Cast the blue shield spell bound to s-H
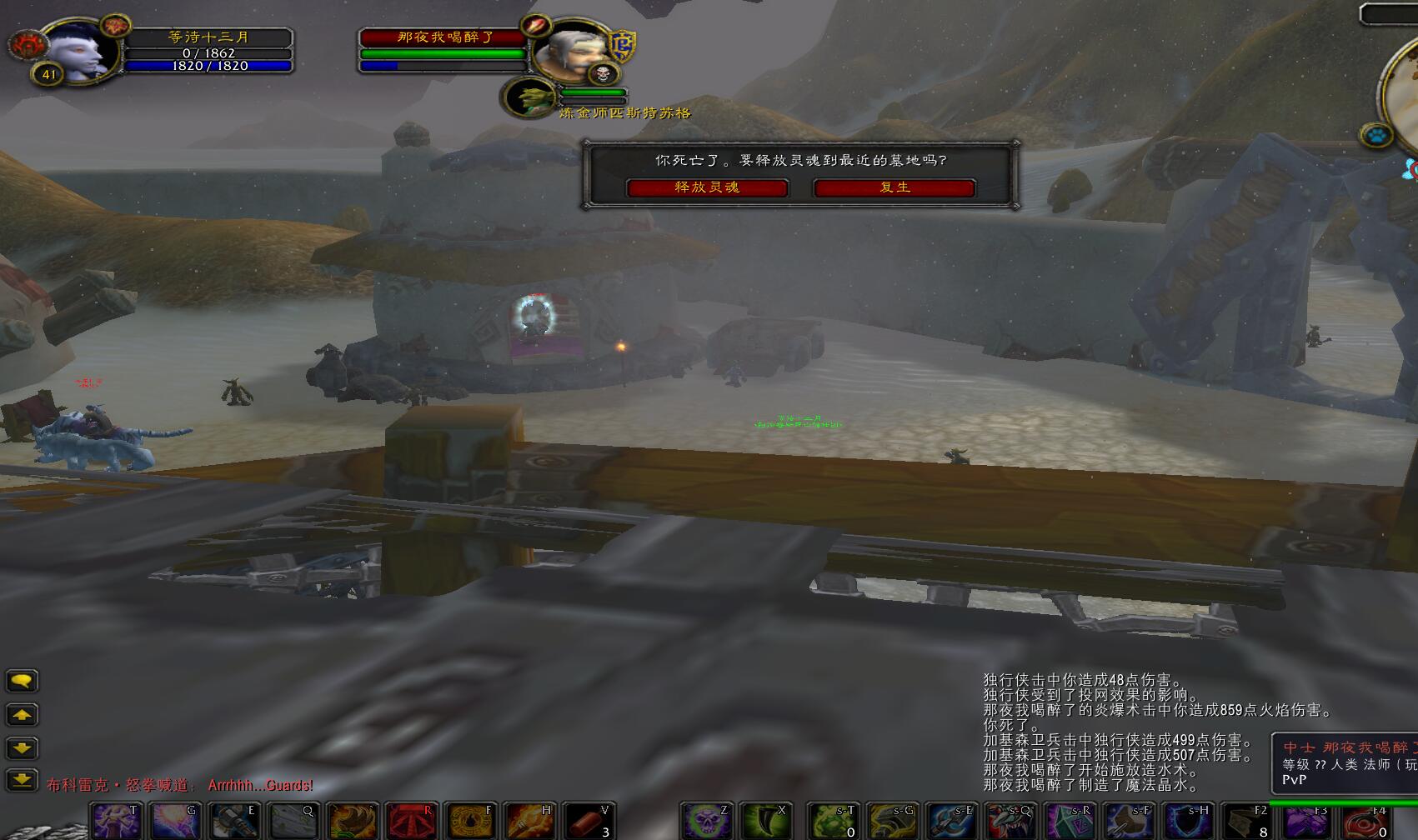The height and width of the screenshot is (840, 1418). [x=1188, y=822]
